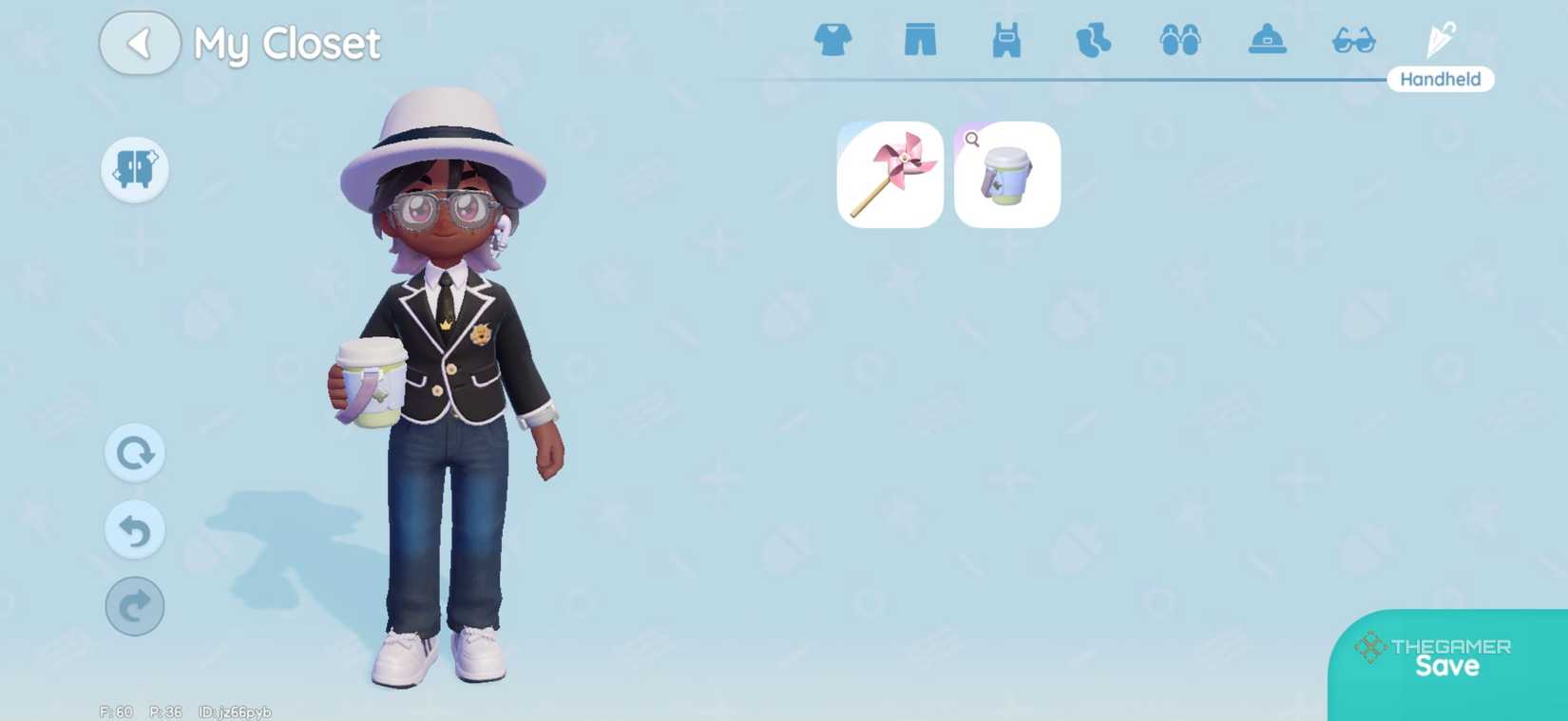Select the pink pinwheel handheld item
This screenshot has width=1568, height=721.
(x=889, y=176)
